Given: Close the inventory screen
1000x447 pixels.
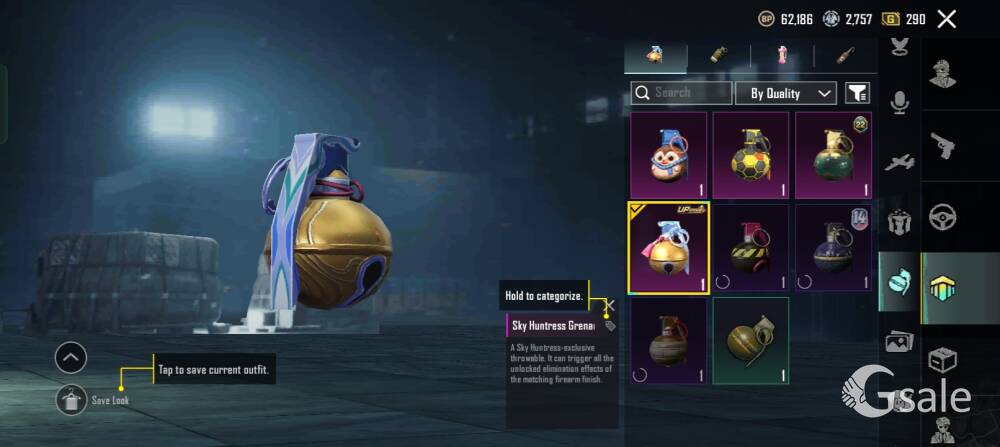Looking at the screenshot, I should 947,18.
